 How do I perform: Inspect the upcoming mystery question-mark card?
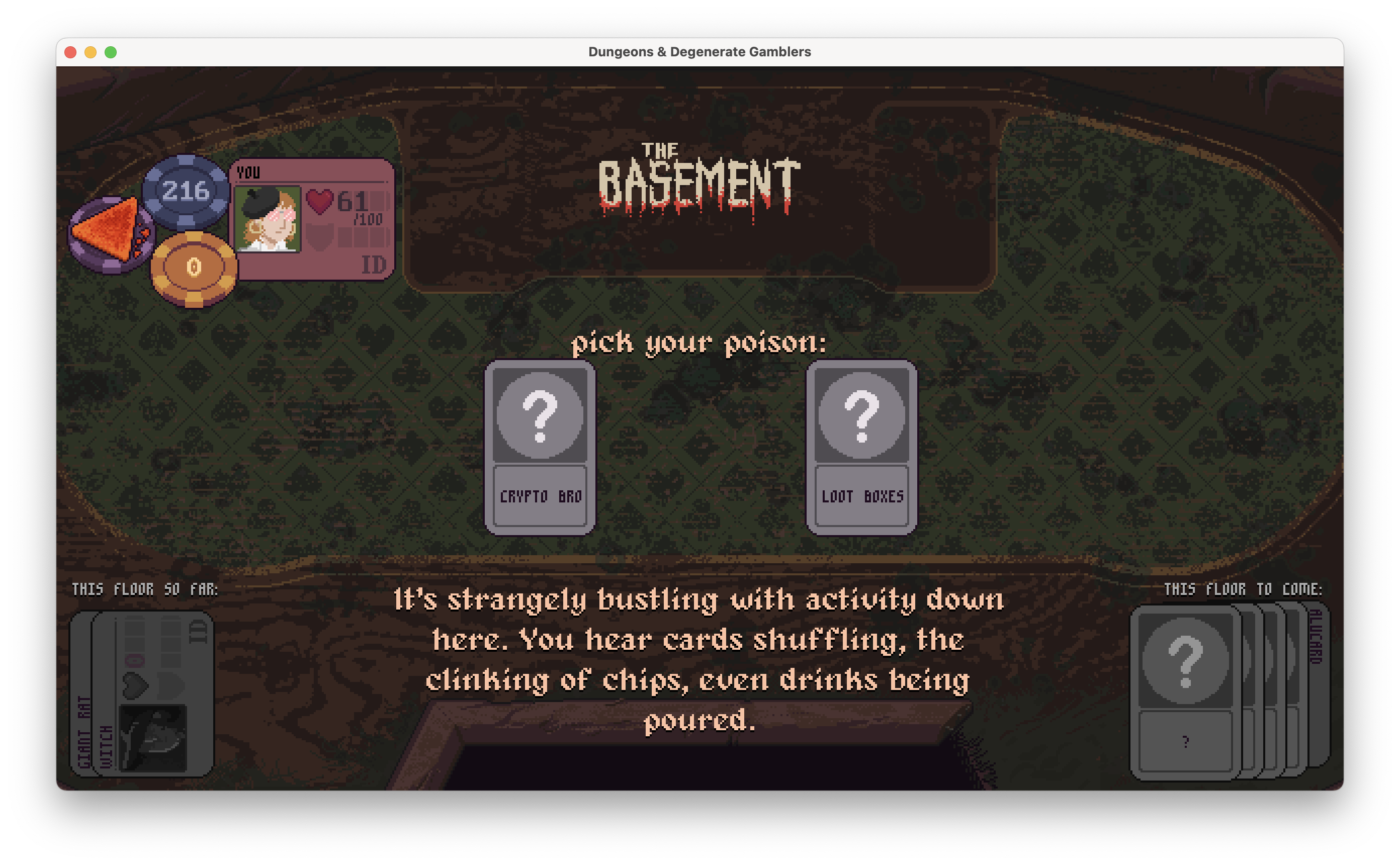tap(1185, 692)
